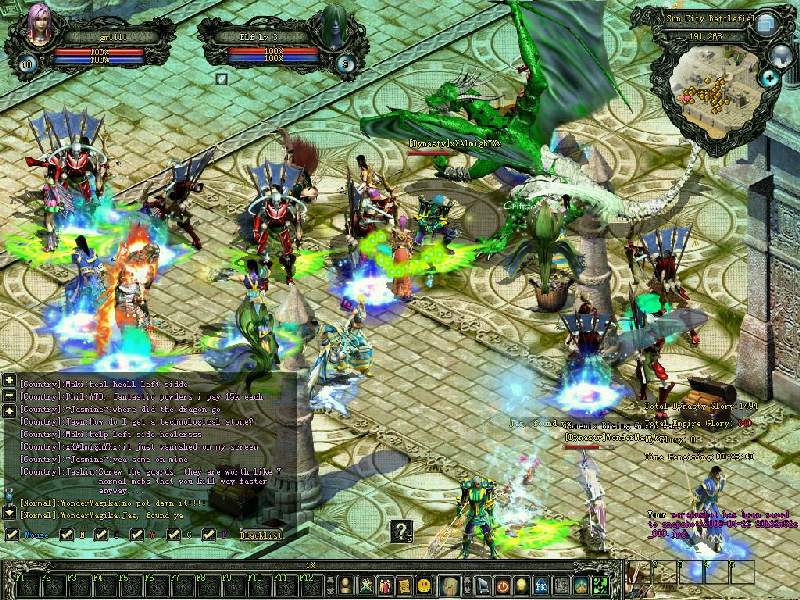Screen dimensions: 800x600
Task: Click the Blacklist button in chat panel
Action: click(259, 535)
